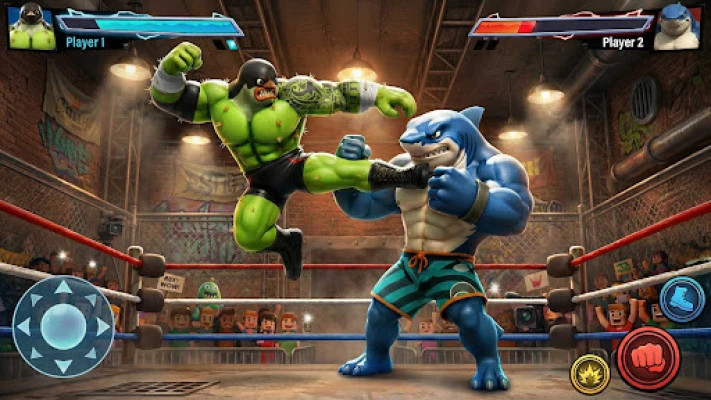The width and height of the screenshot is (711, 400).
Task: Tap the joystick's up arrow
Action: (x=63, y=289)
